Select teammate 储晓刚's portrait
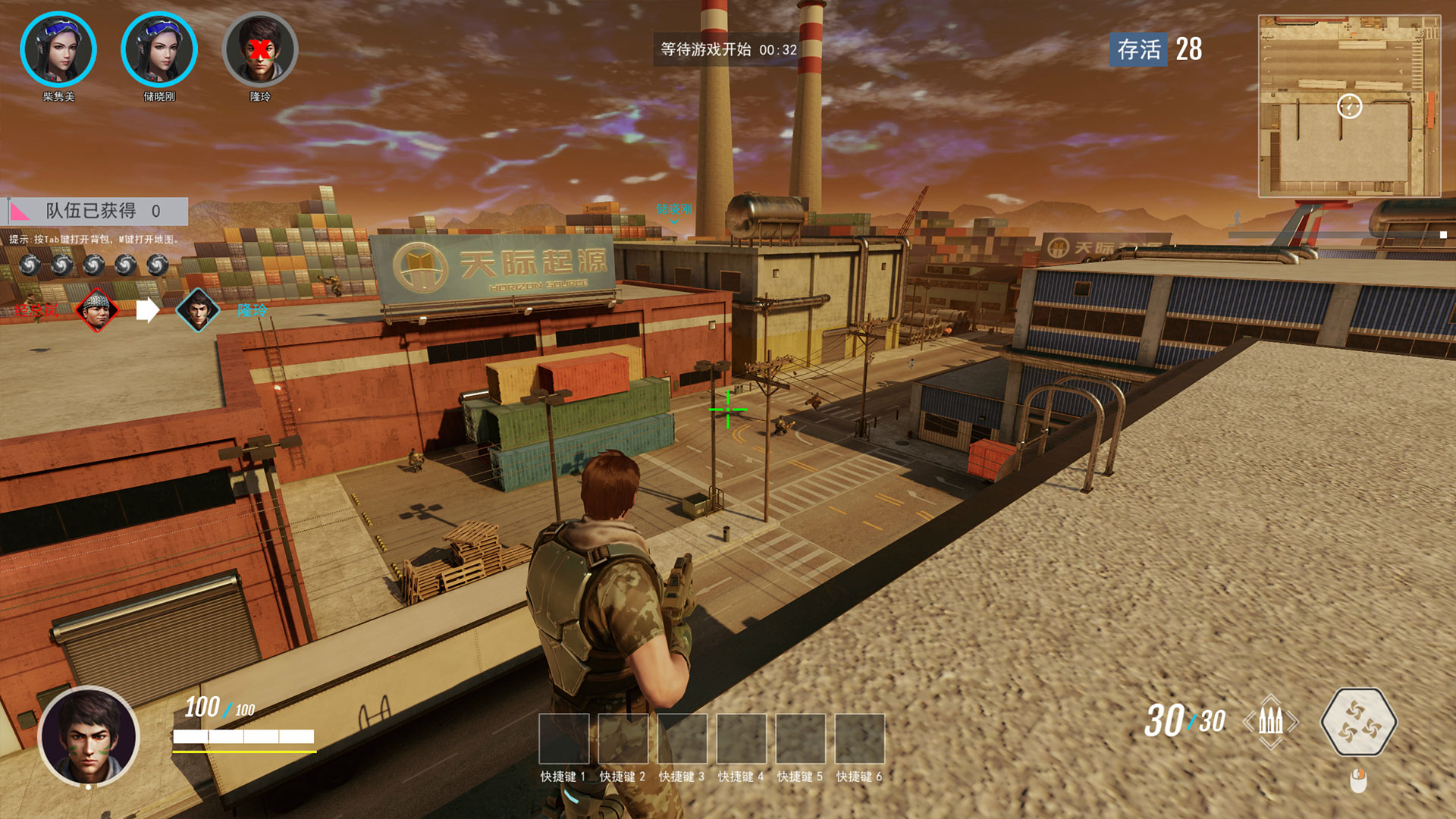1456x819 pixels. 159,49
